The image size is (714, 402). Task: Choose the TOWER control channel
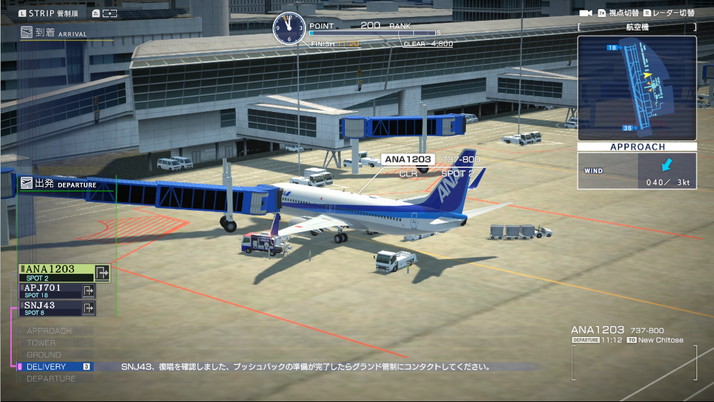43,343
